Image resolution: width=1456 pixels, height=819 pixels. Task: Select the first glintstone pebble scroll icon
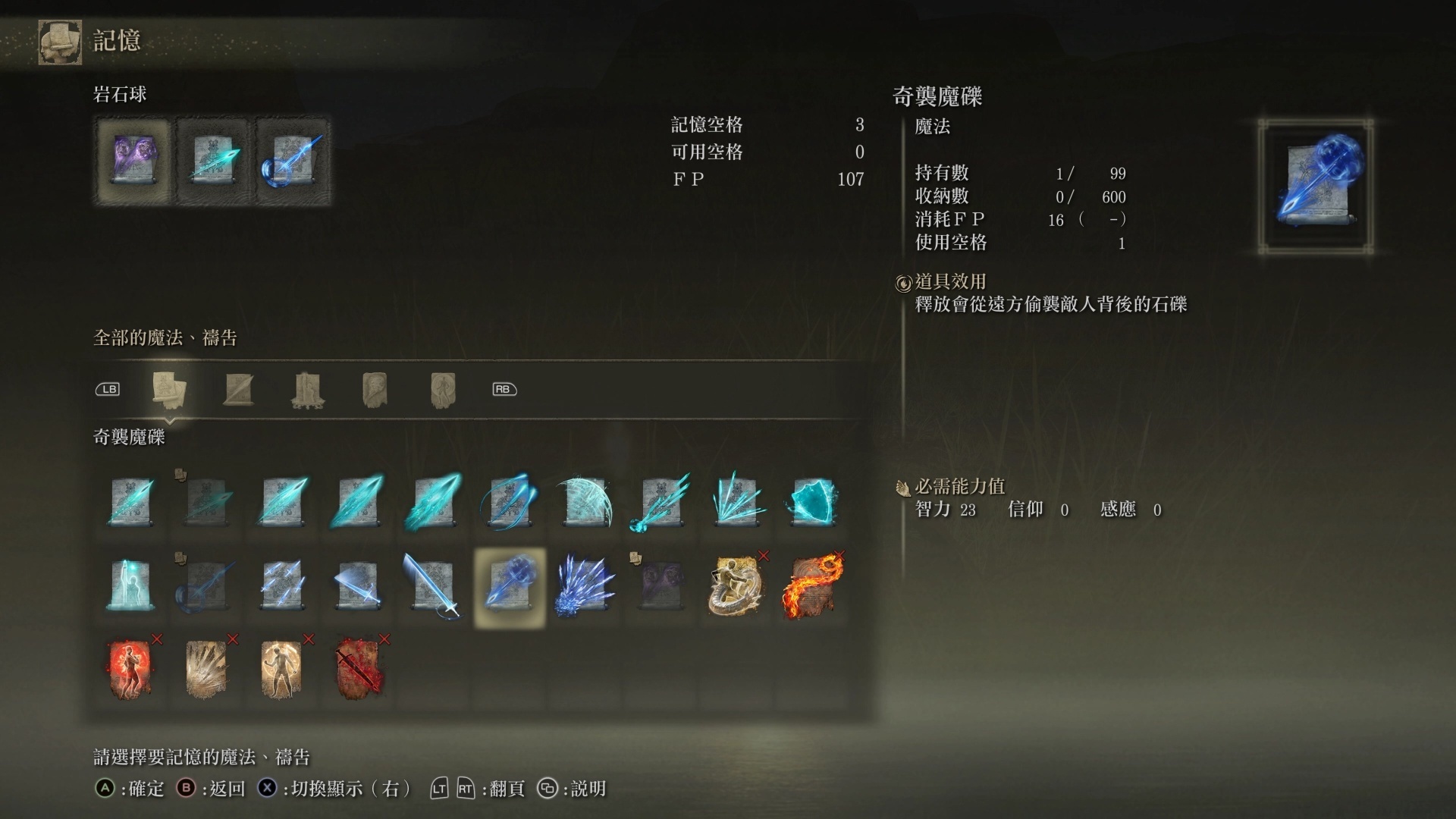tap(130, 500)
